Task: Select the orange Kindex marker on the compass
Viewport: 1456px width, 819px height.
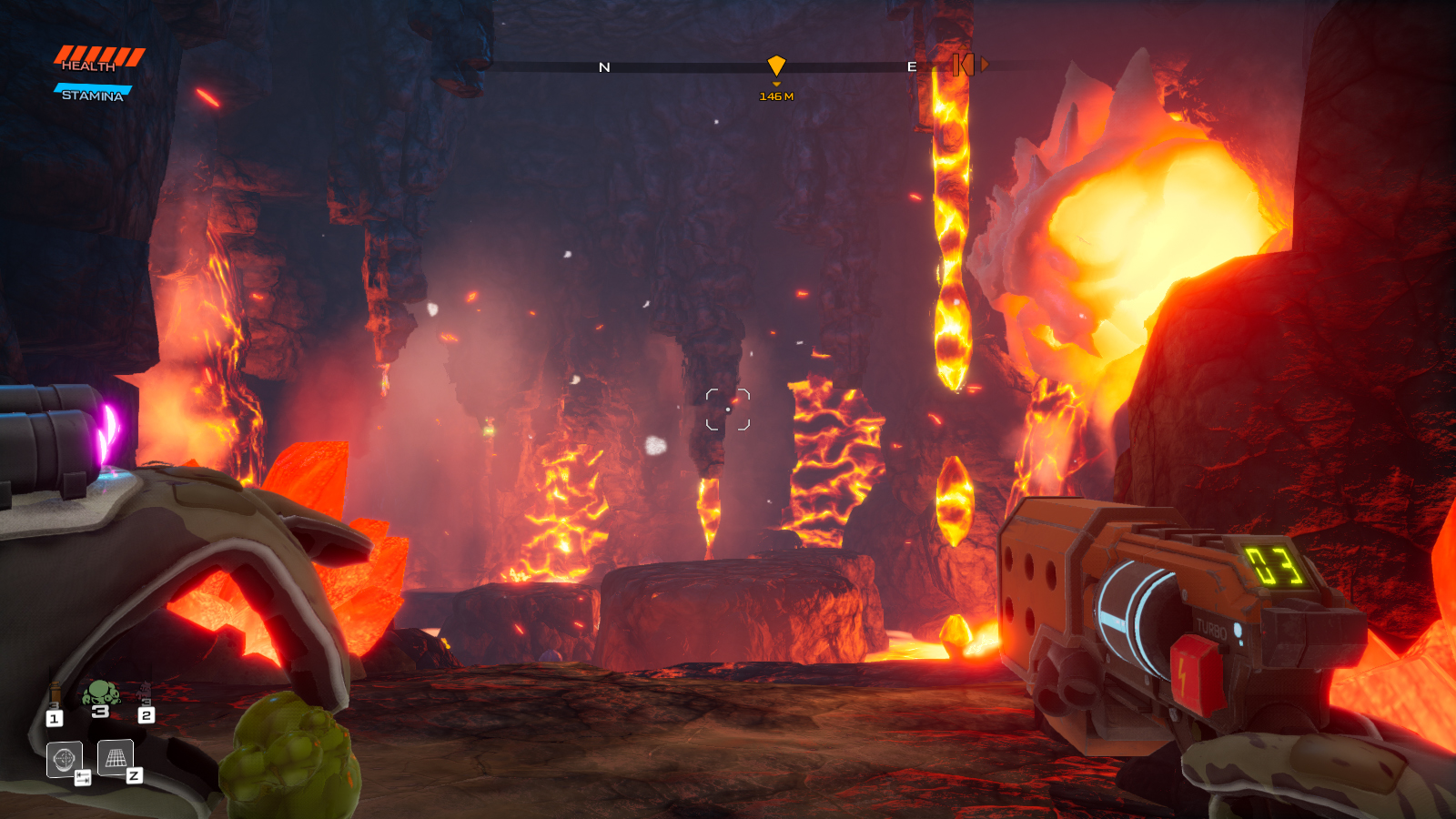Action: pos(964,65)
